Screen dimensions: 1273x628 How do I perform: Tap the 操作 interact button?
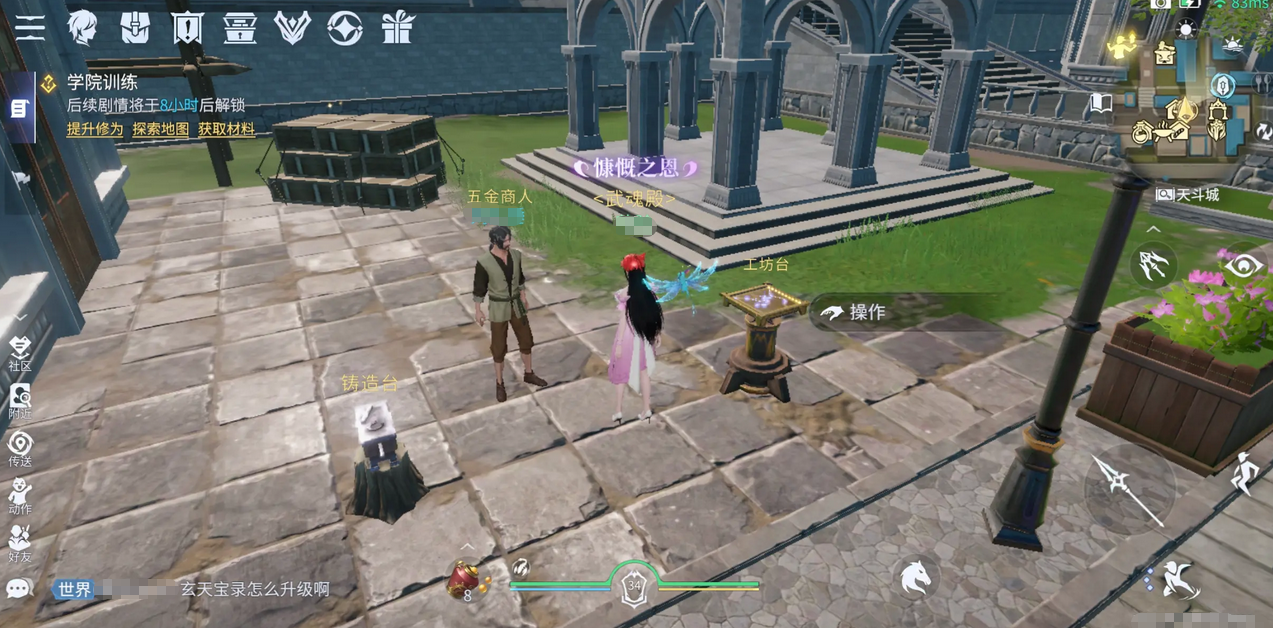tap(856, 312)
